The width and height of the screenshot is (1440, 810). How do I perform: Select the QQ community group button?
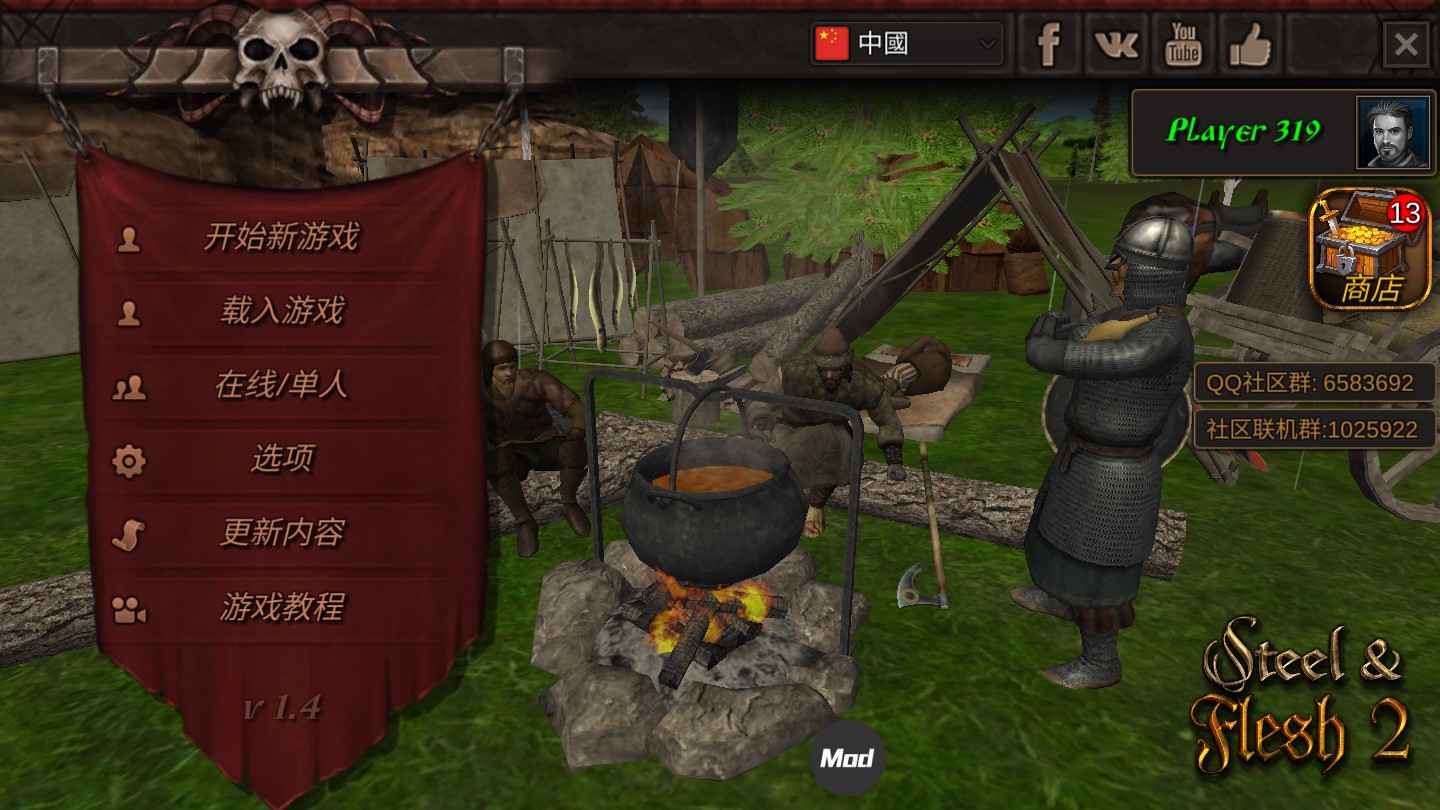[1314, 383]
